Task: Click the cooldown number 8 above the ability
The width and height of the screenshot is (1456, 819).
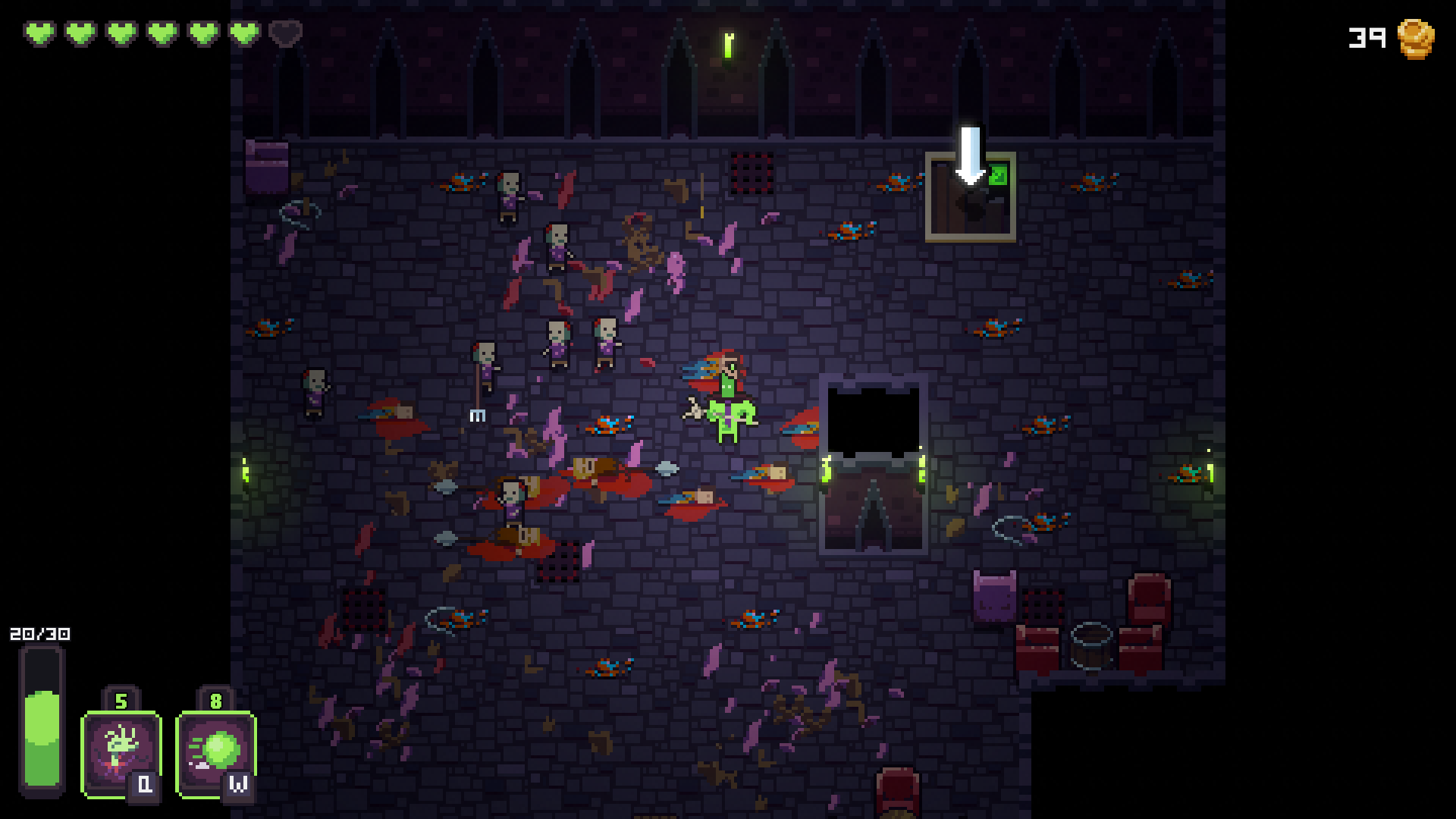Action: click(x=216, y=701)
